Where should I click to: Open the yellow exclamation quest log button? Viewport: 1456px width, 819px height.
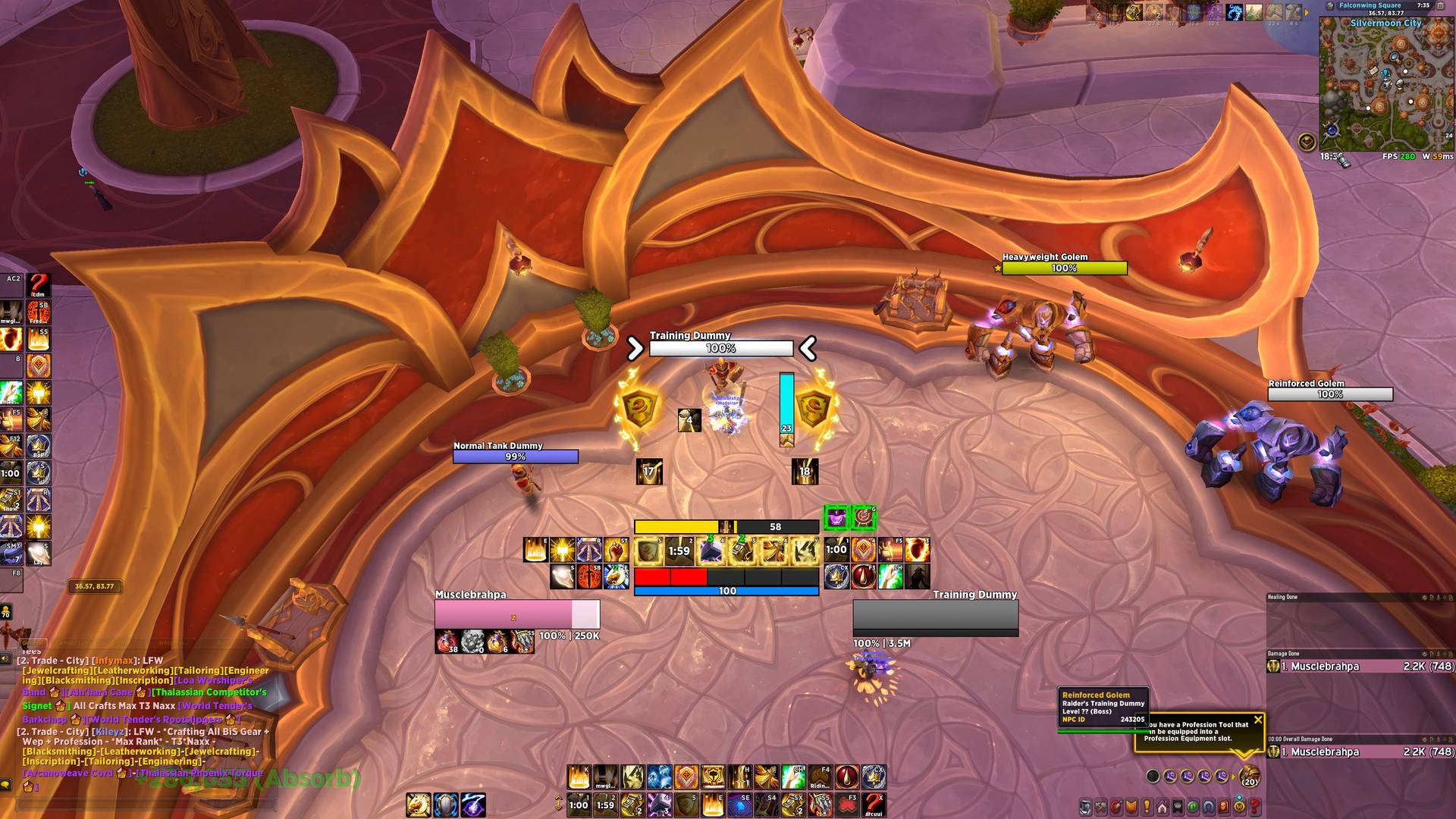tap(1147, 807)
